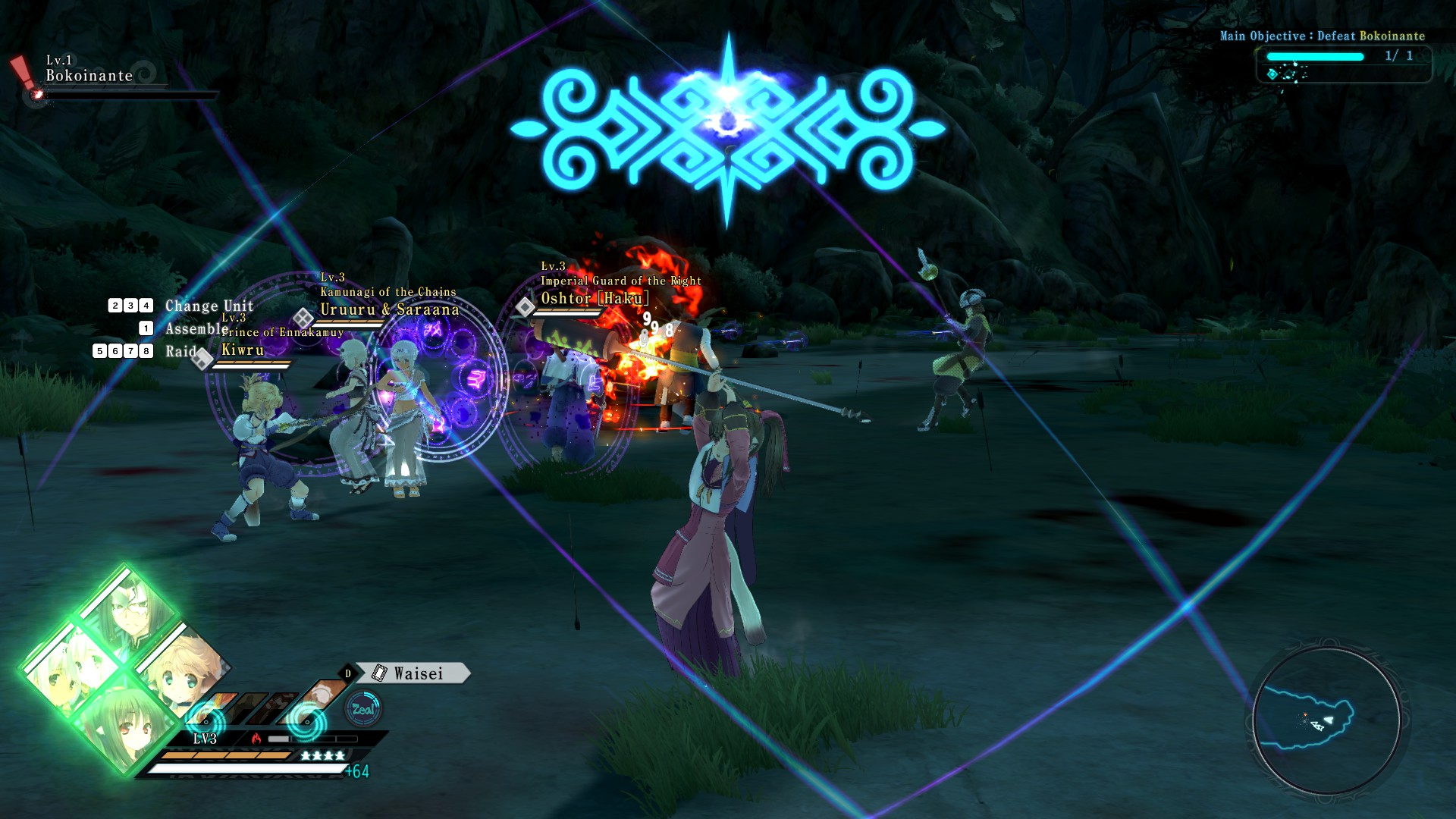Issue the Raid command

[180, 351]
